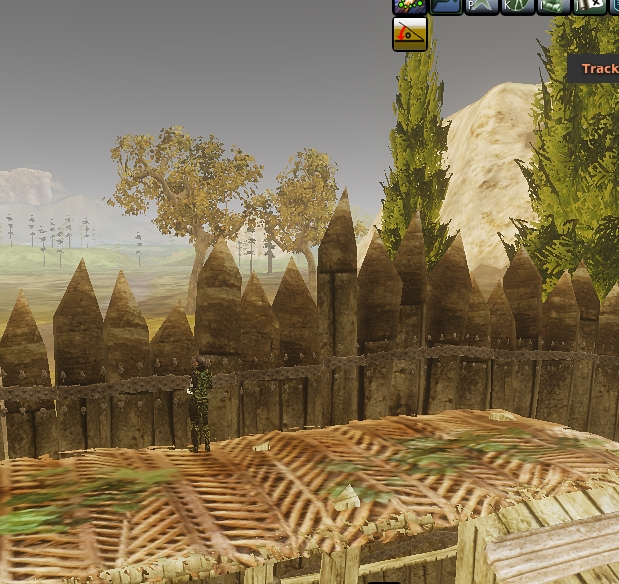The height and width of the screenshot is (584, 619).
Task: Toggle the red arrow angle icon
Action: point(410,34)
